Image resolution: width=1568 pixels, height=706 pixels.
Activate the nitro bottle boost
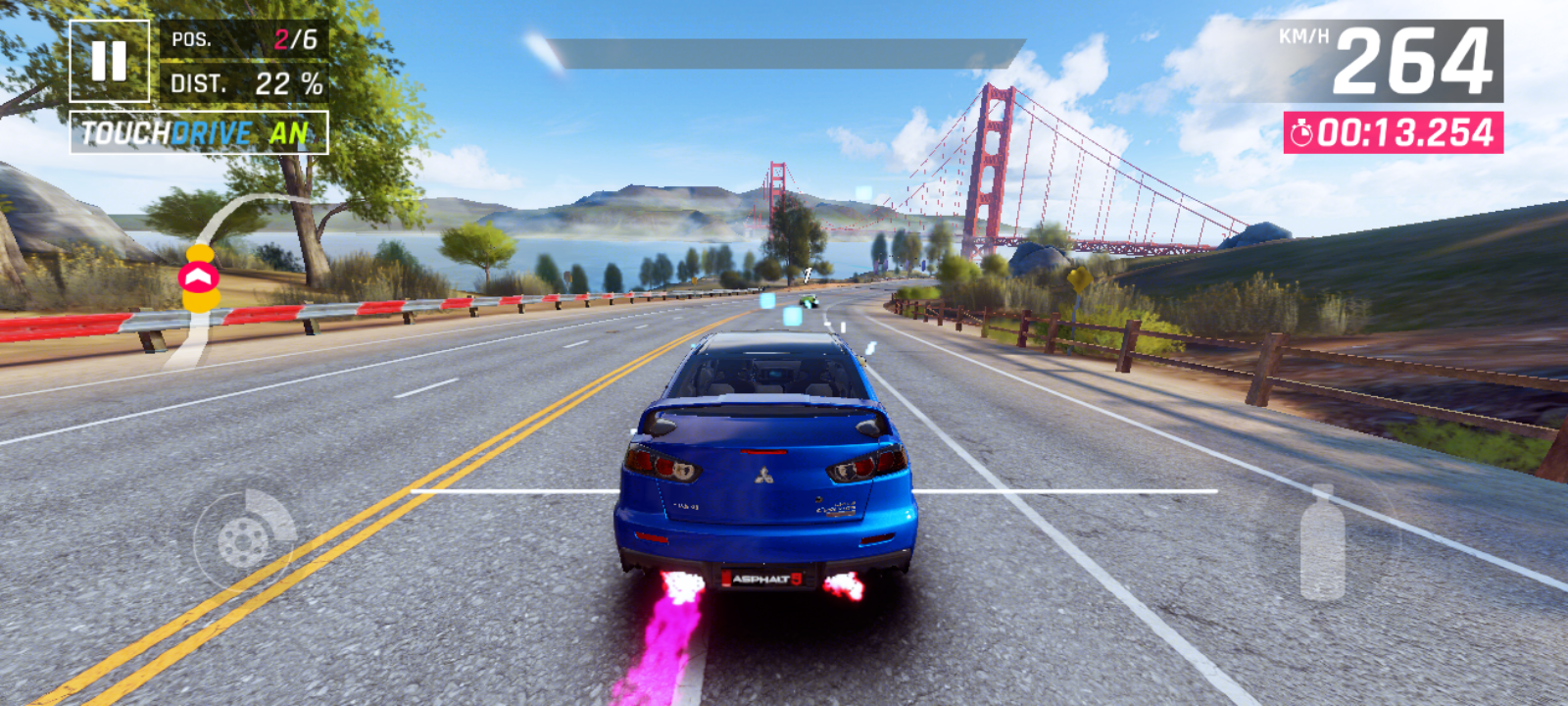[x=1322, y=541]
